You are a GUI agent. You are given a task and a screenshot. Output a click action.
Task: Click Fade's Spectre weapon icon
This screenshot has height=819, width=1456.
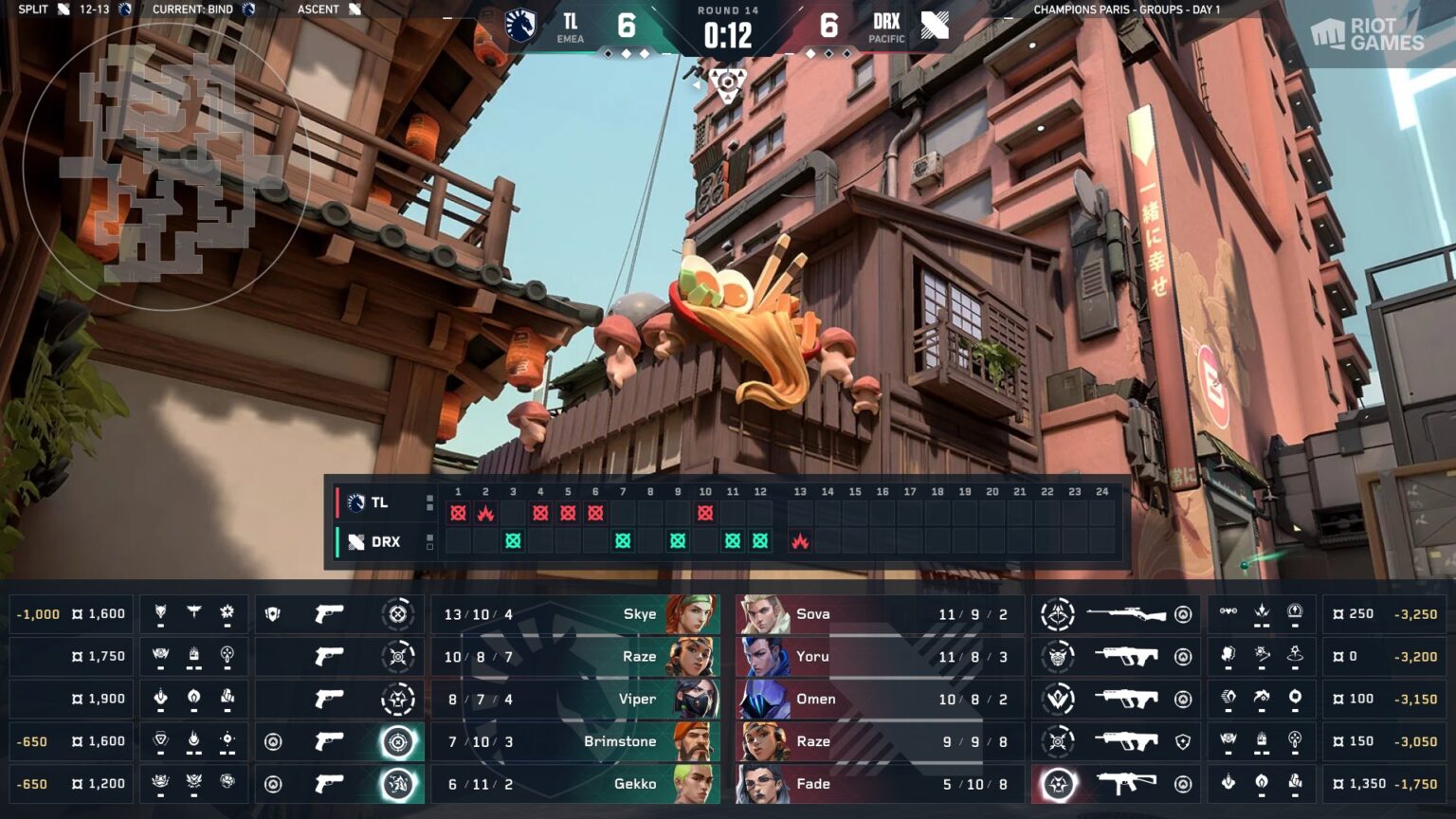click(1126, 782)
